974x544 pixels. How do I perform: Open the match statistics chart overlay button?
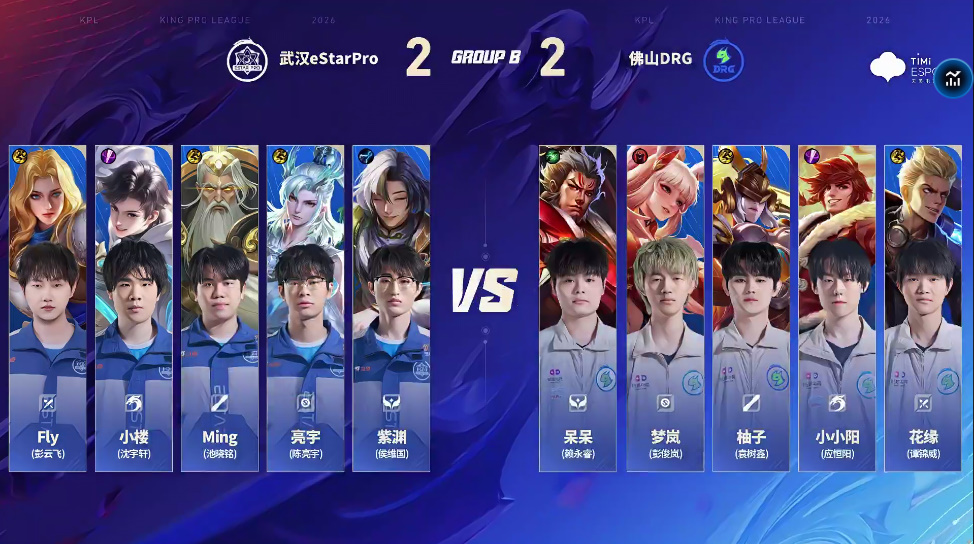(951, 80)
